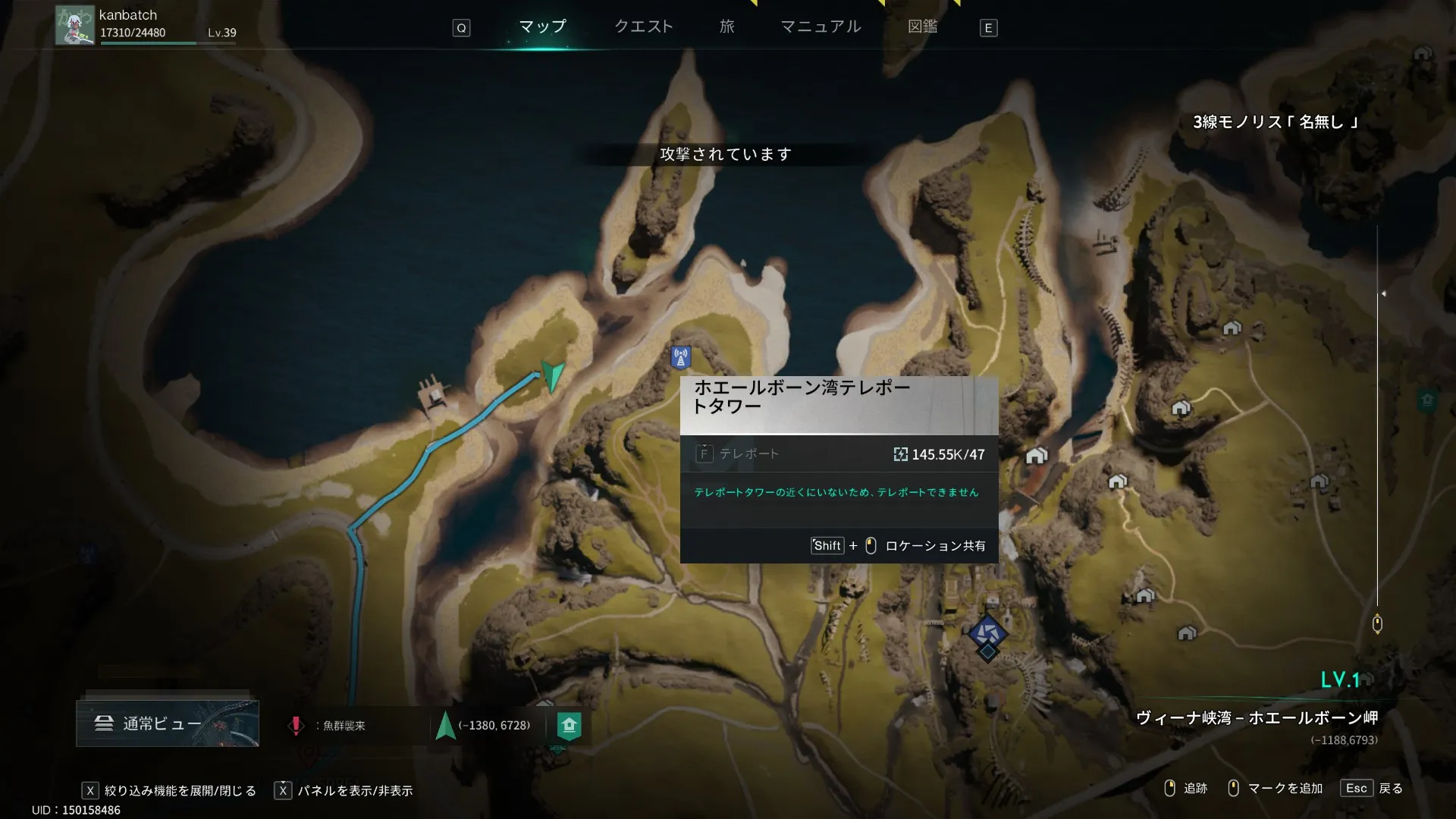Show the 図鑑 tab
Image resolution: width=1456 pixels, height=819 pixels.
pos(922,27)
